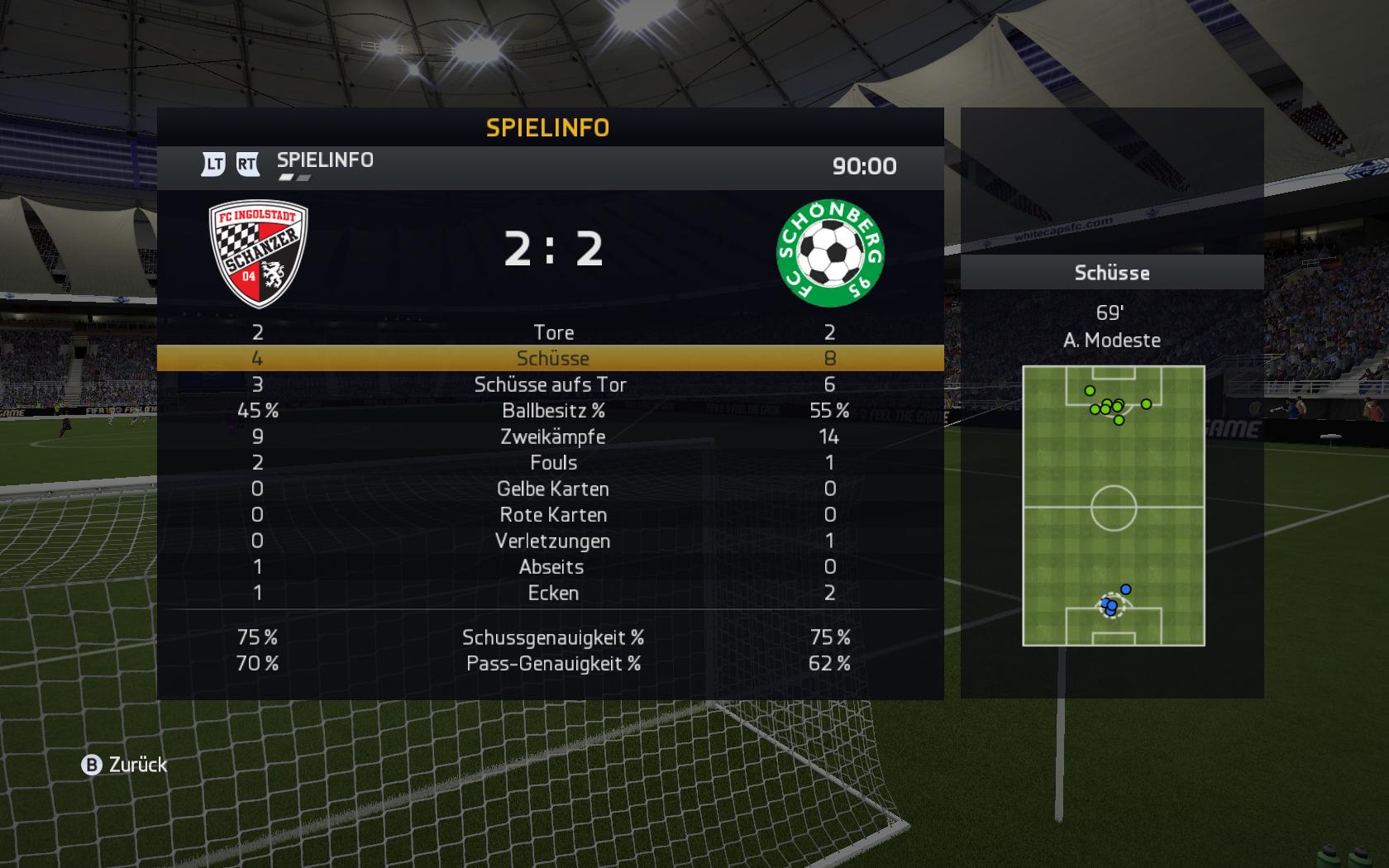
Task: Highlight the Rote Karten row
Action: point(552,515)
